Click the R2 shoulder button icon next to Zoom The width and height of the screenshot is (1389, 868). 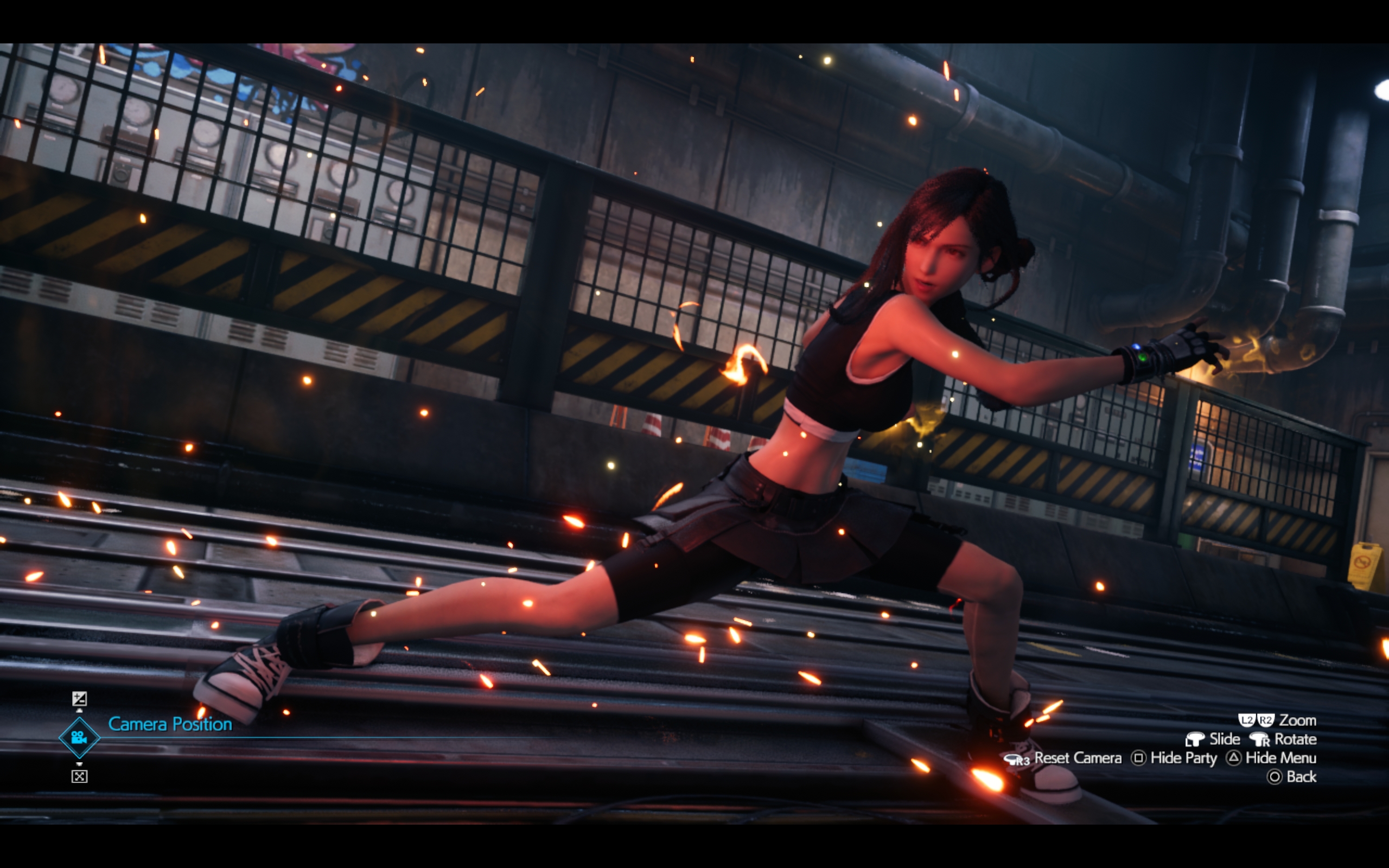coord(1266,720)
